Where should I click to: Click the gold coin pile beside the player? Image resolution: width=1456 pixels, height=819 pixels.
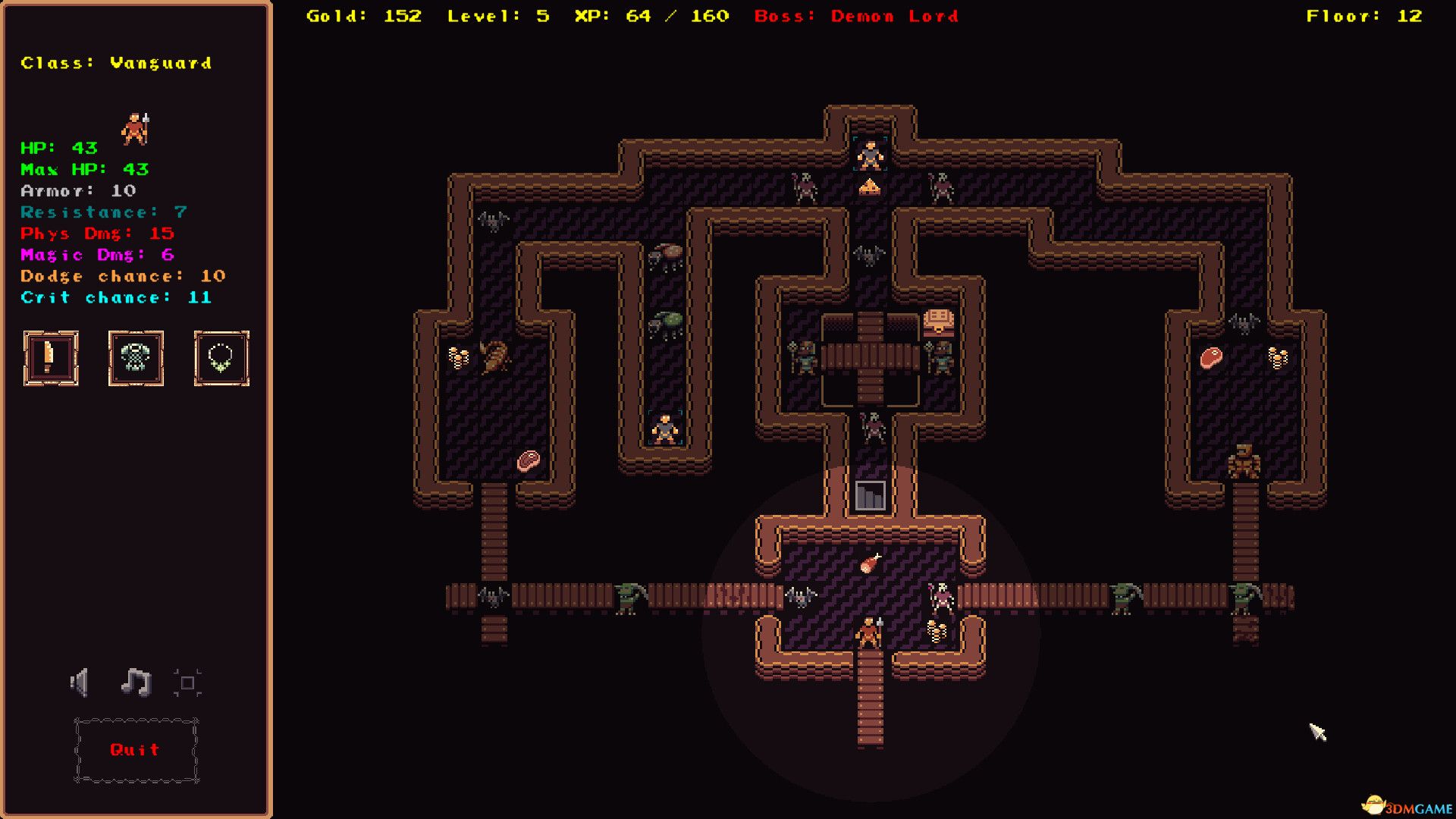click(x=936, y=629)
